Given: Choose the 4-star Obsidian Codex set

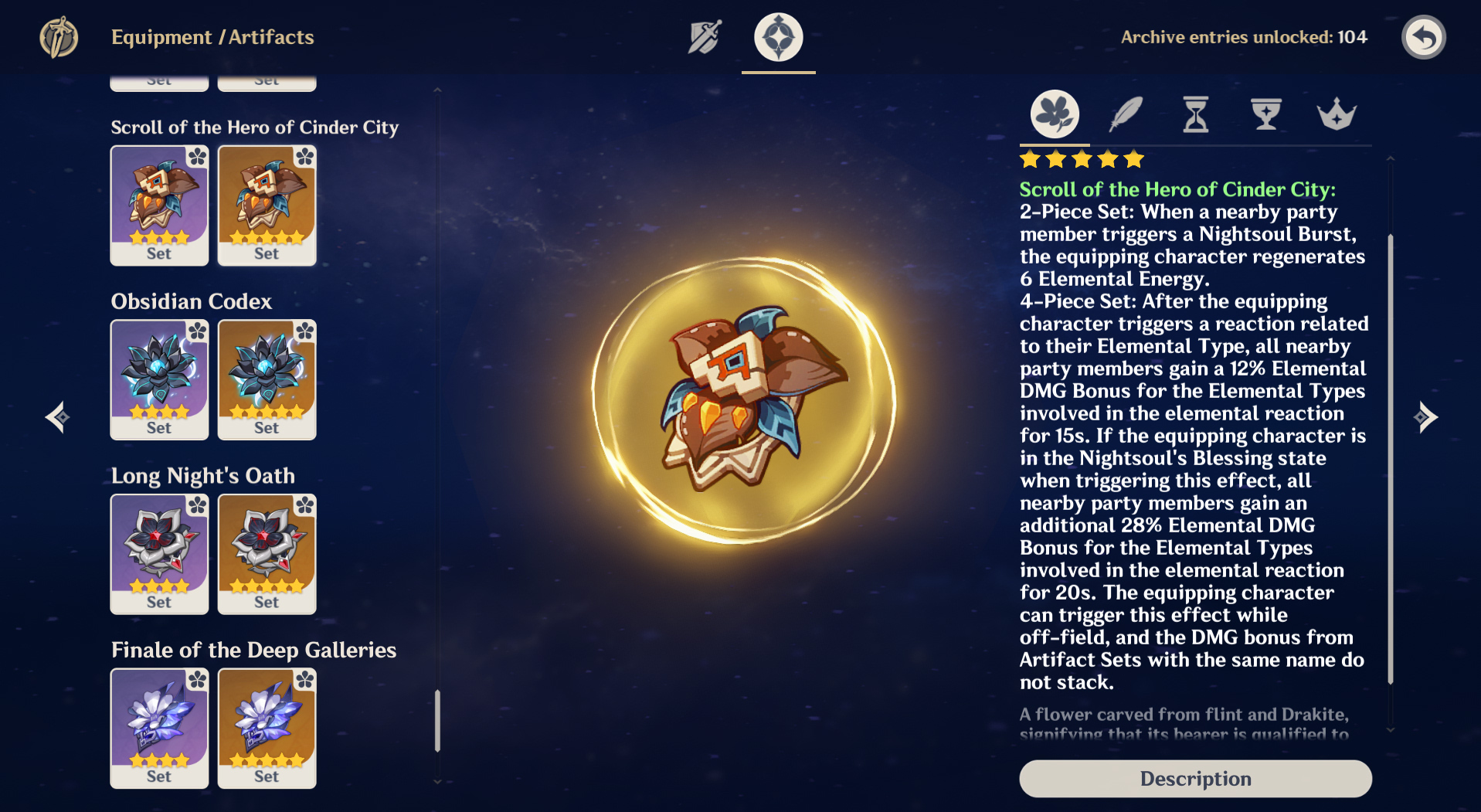Looking at the screenshot, I should pos(159,380).
